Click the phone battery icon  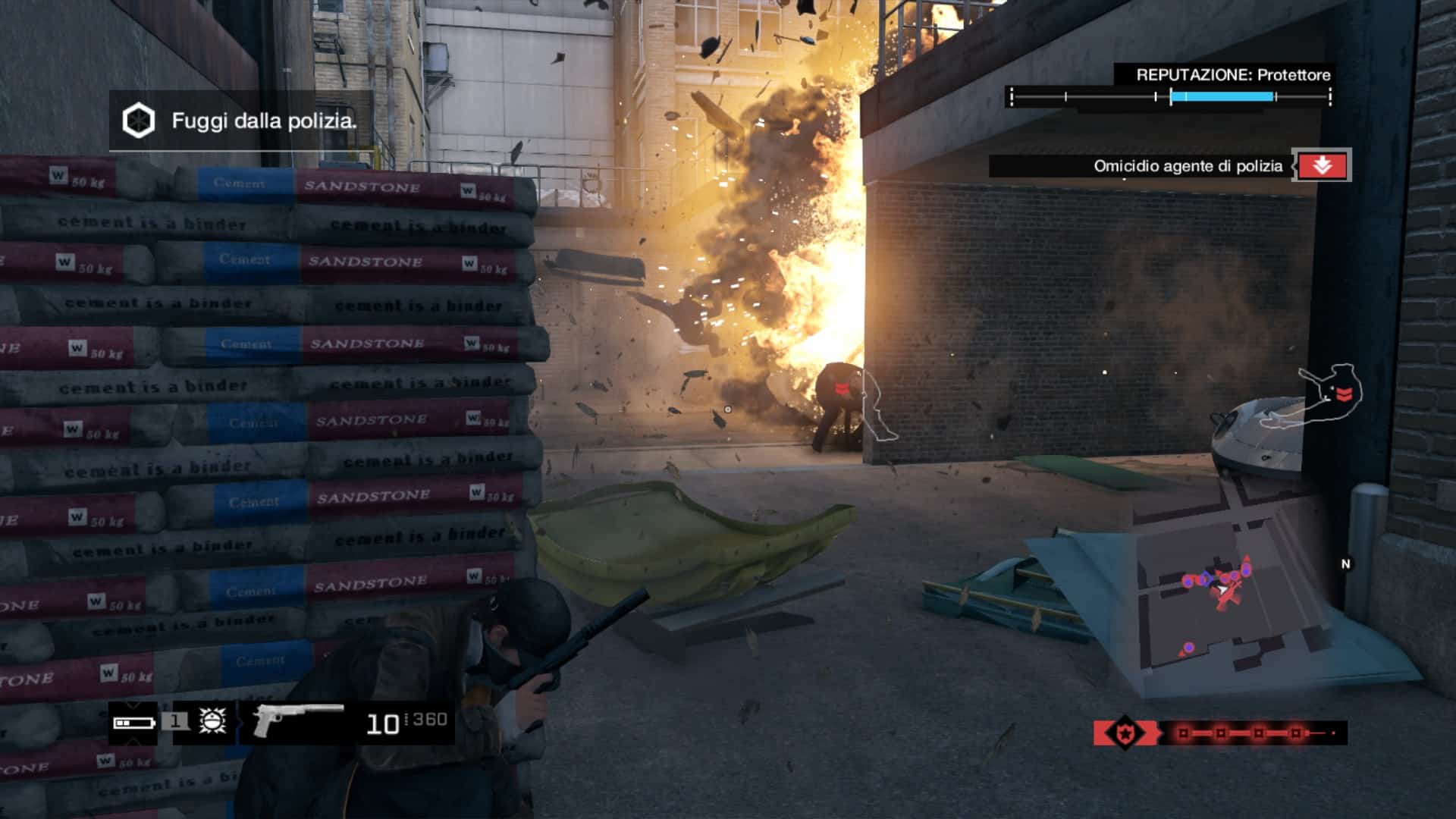pos(133,723)
